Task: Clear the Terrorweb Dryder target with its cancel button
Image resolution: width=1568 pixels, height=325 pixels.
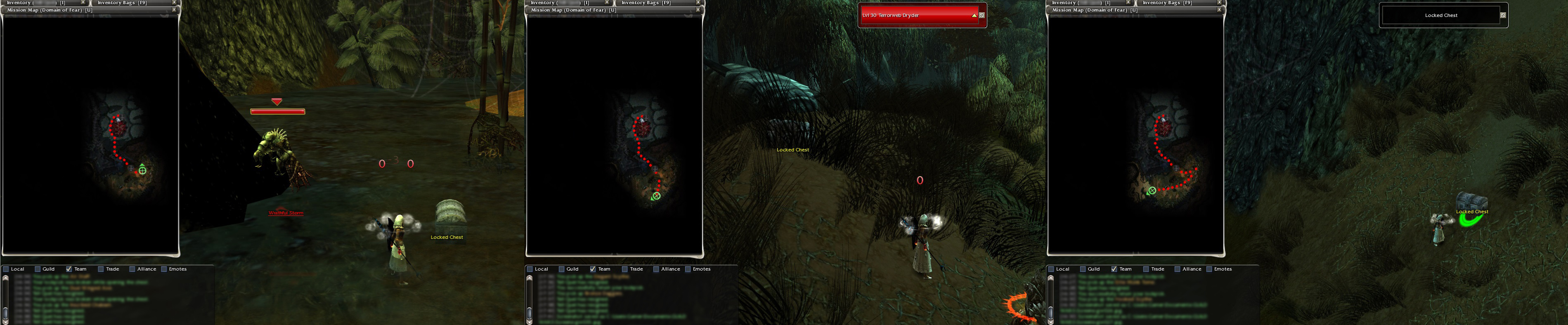Action: (982, 15)
